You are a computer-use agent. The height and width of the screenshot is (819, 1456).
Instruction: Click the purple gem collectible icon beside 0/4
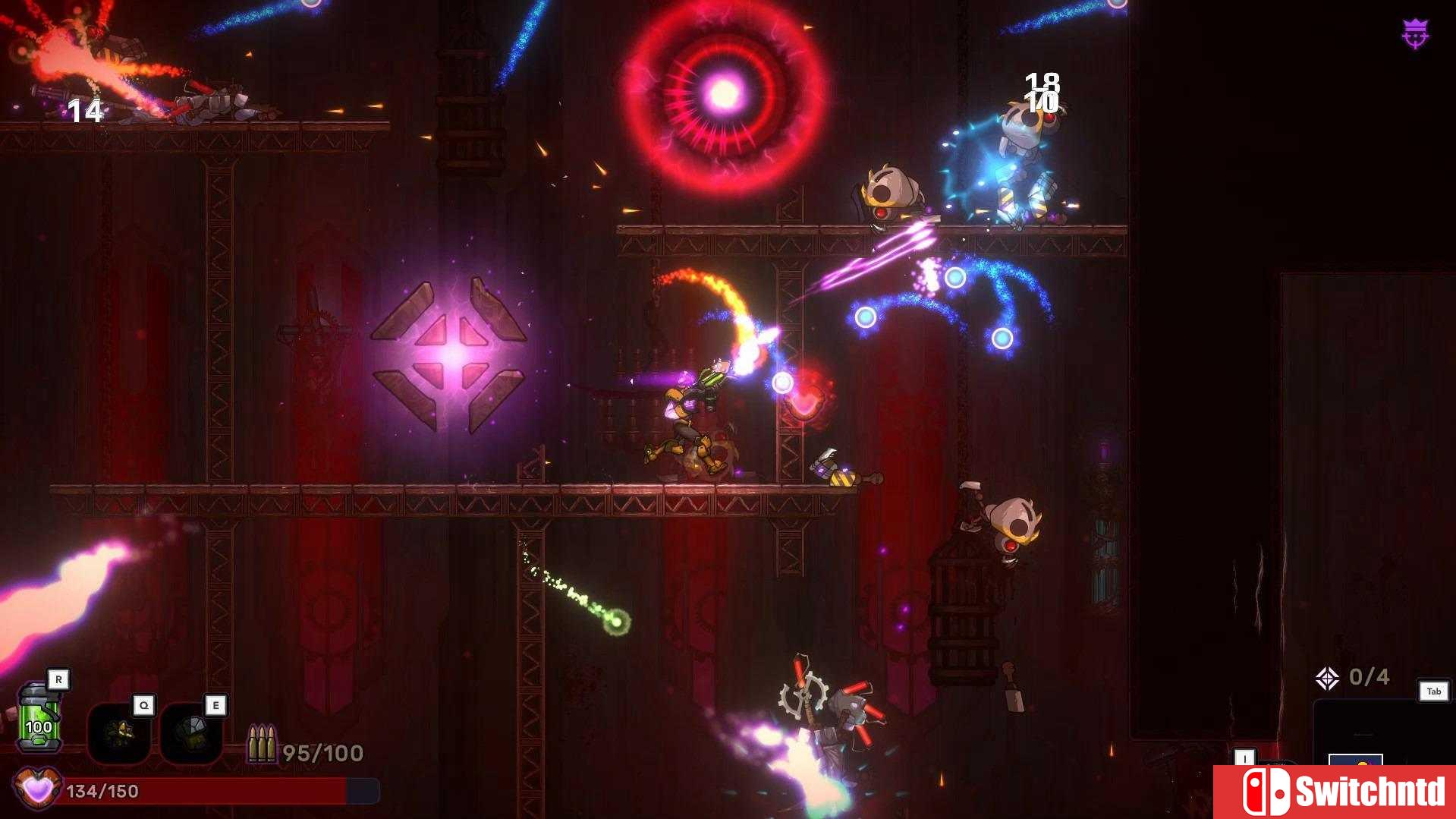coord(1328,677)
